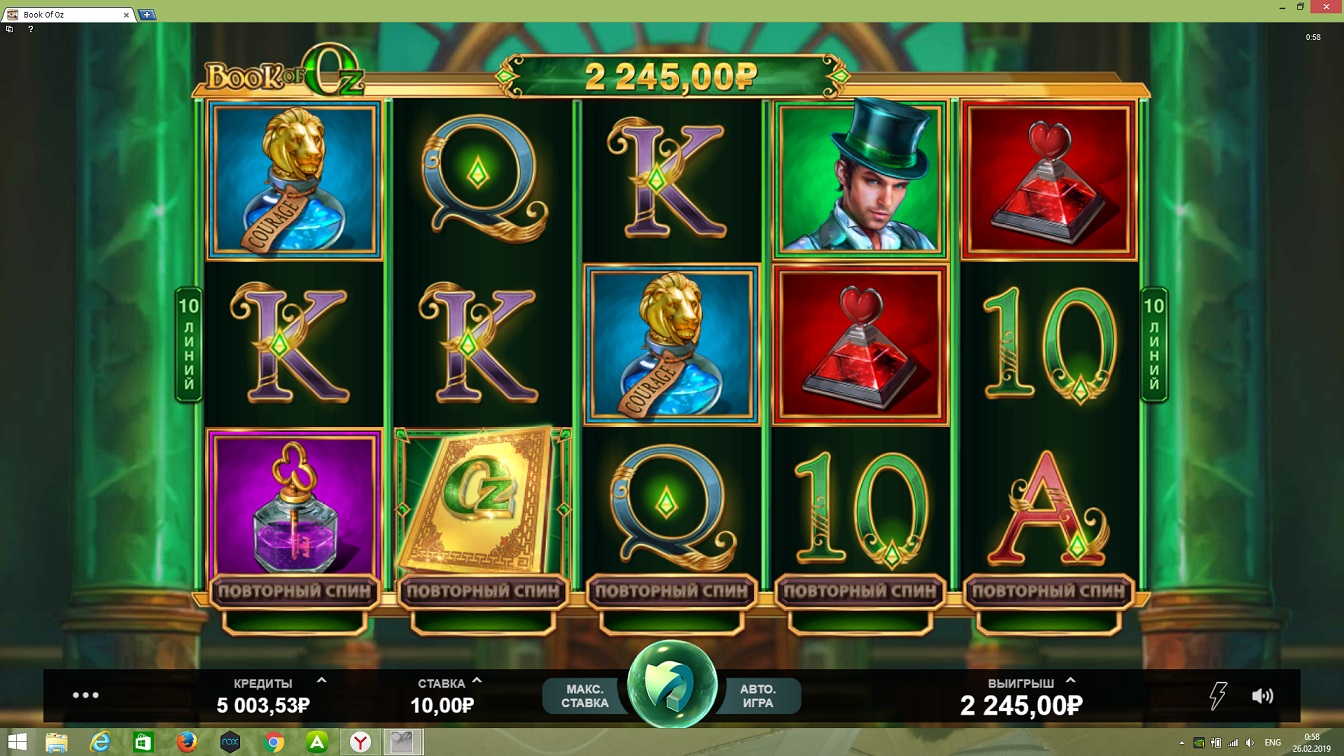The width and height of the screenshot is (1344, 756).
Task: Open the three-dots game menu
Action: [86, 695]
